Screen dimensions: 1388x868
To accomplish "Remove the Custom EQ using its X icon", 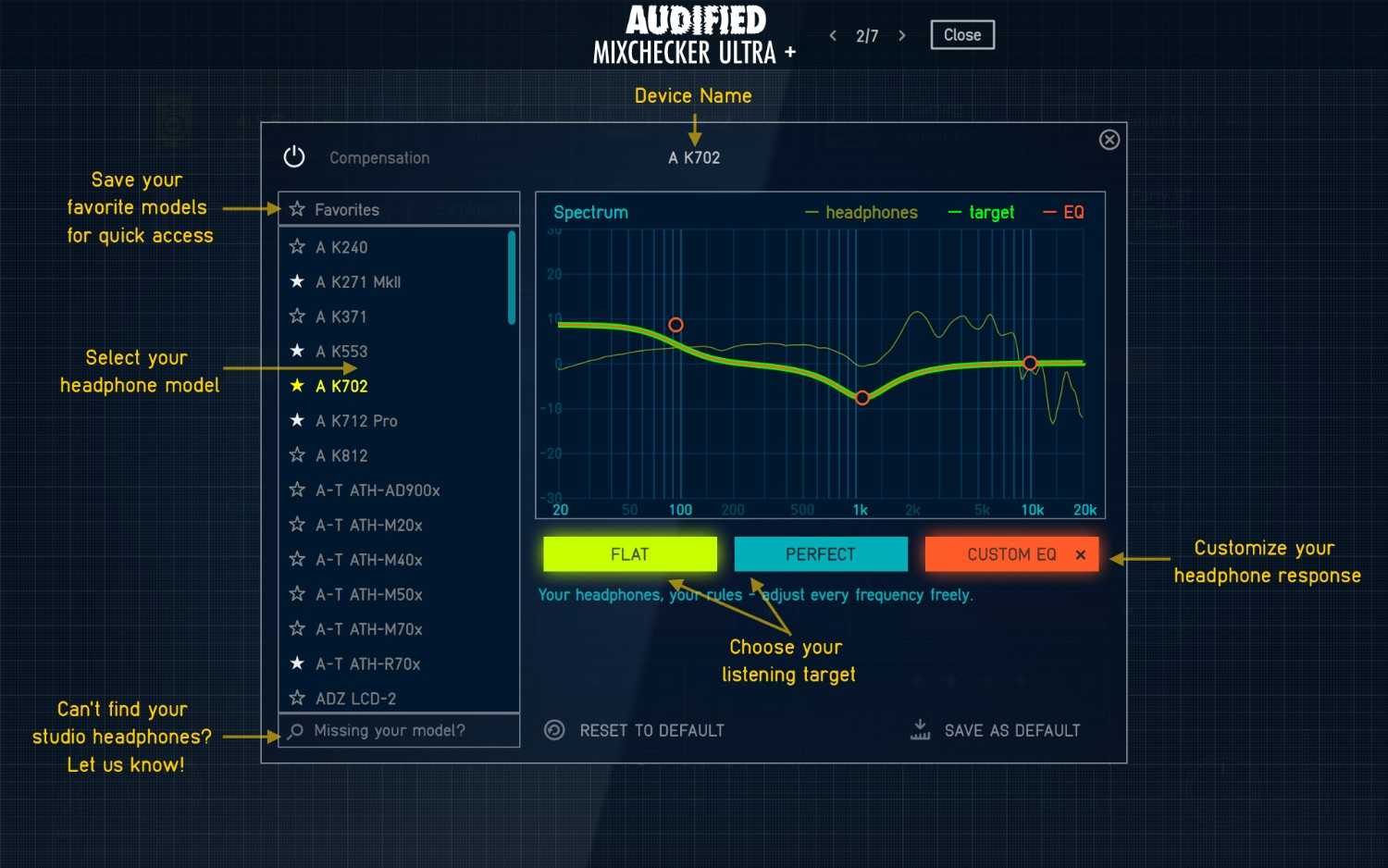I will click(1080, 554).
